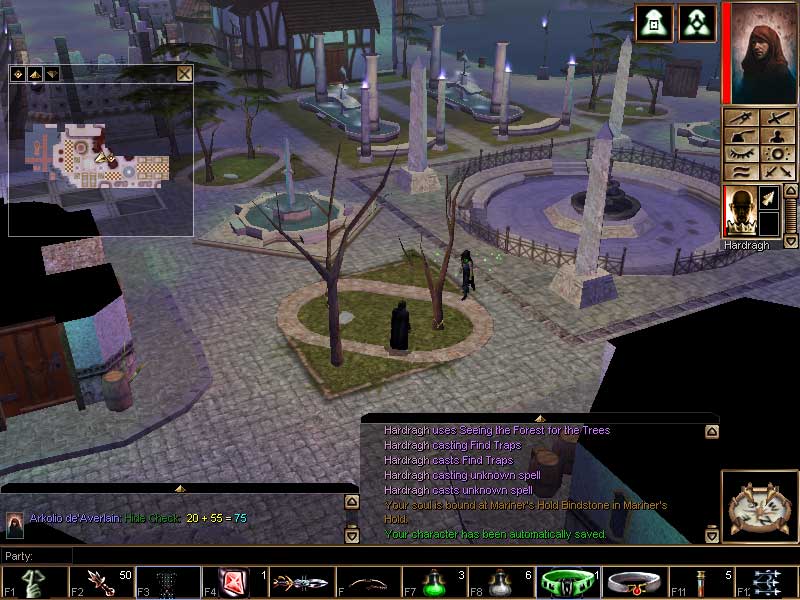The width and height of the screenshot is (800, 600).
Task: Click the first glowing green mode icon
Action: pos(654,23)
